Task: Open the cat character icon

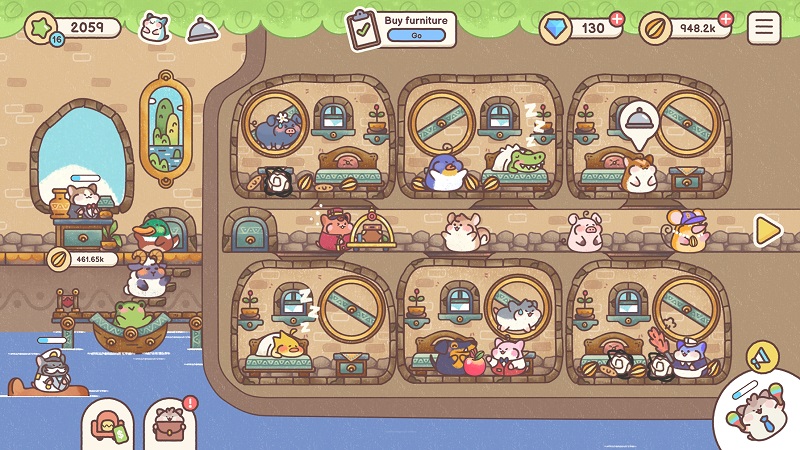Action: pos(154,27)
